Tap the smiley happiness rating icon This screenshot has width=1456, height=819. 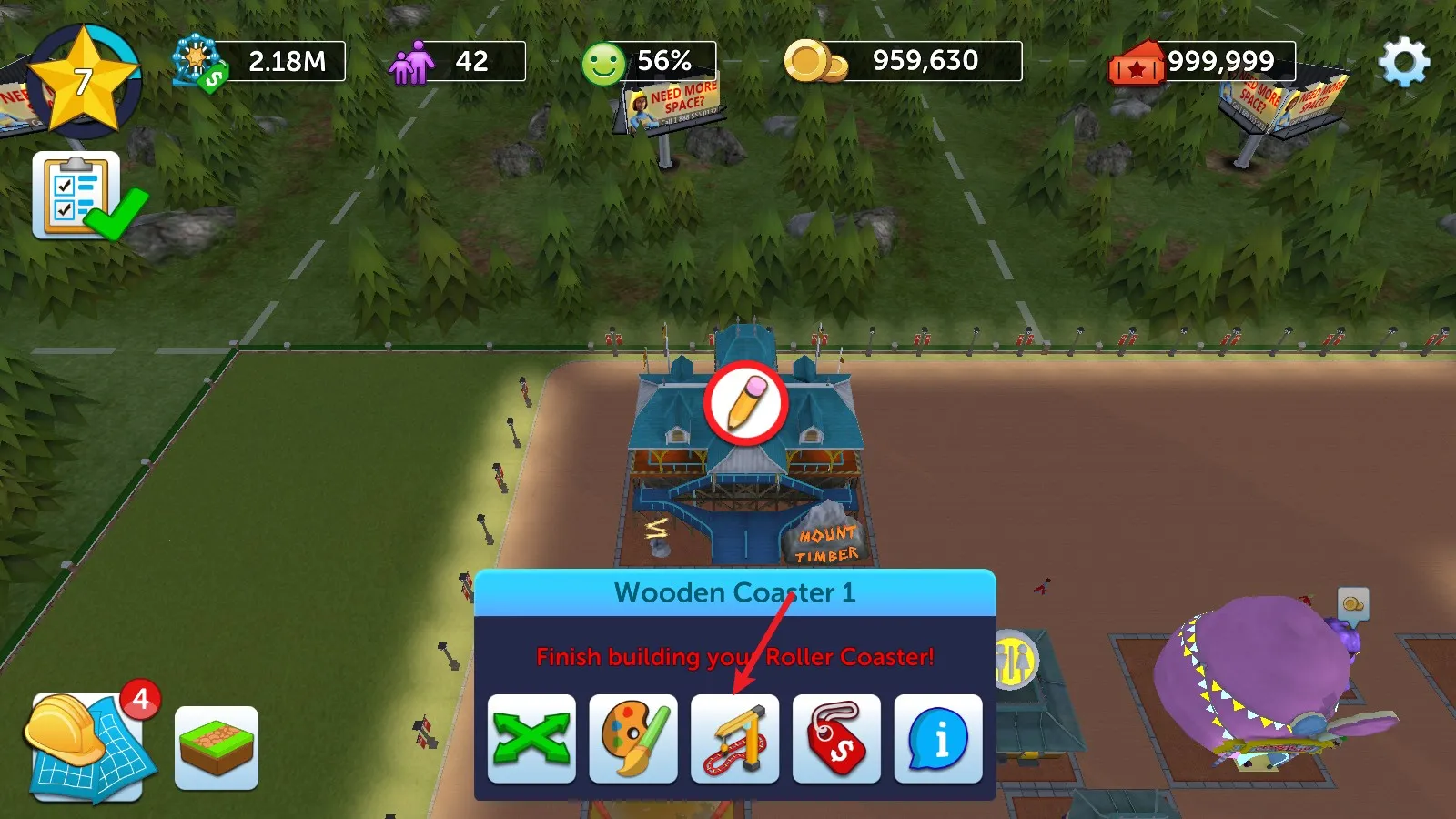tap(603, 64)
